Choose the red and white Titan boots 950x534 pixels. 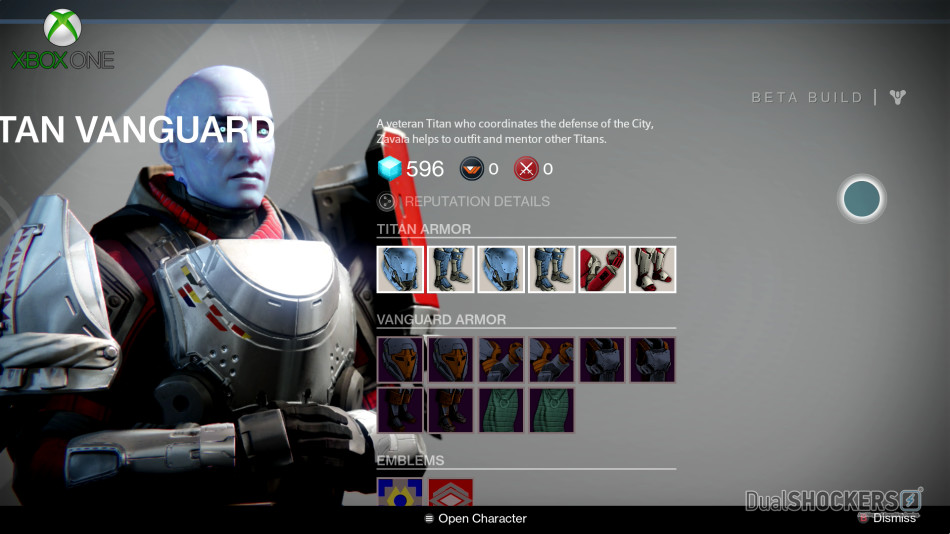tap(653, 269)
